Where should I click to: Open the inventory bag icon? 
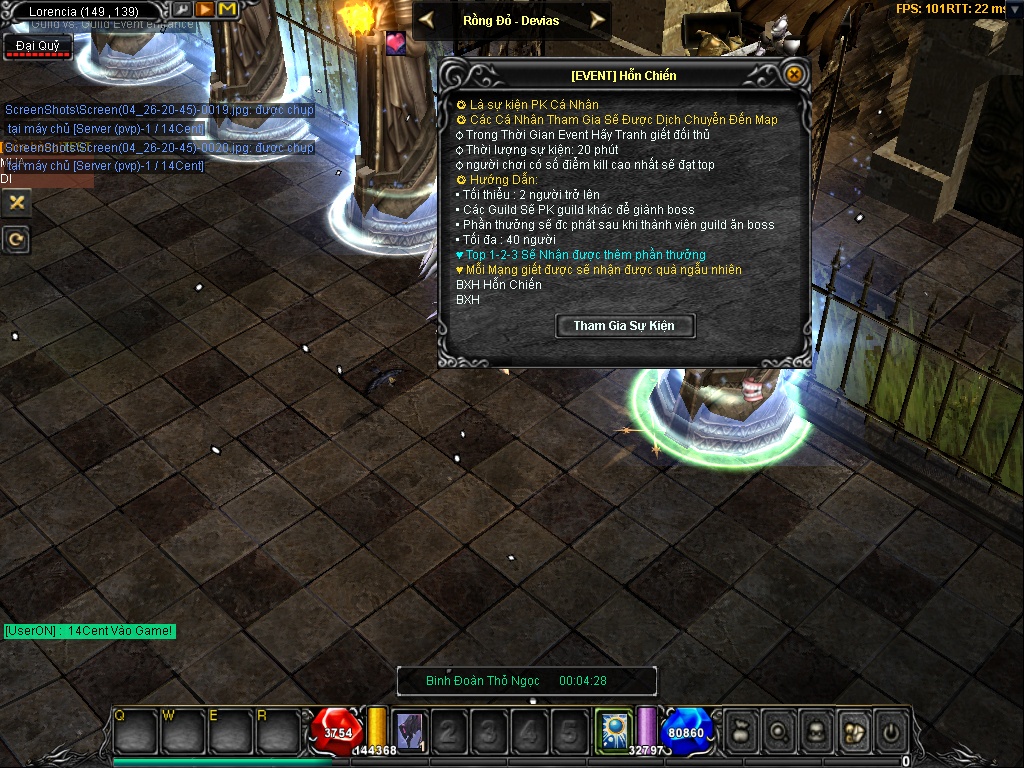740,731
